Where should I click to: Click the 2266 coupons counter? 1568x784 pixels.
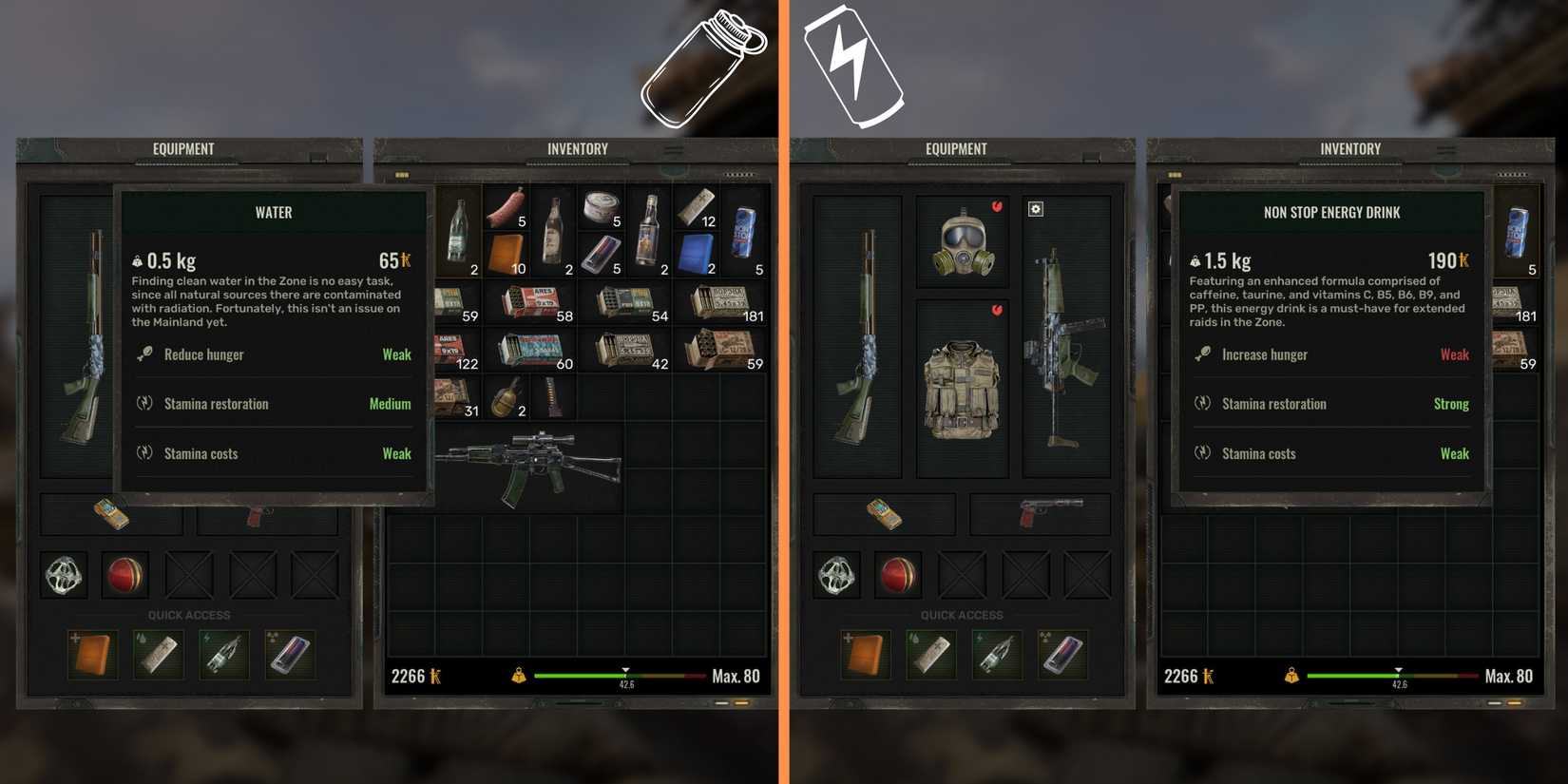point(412,676)
